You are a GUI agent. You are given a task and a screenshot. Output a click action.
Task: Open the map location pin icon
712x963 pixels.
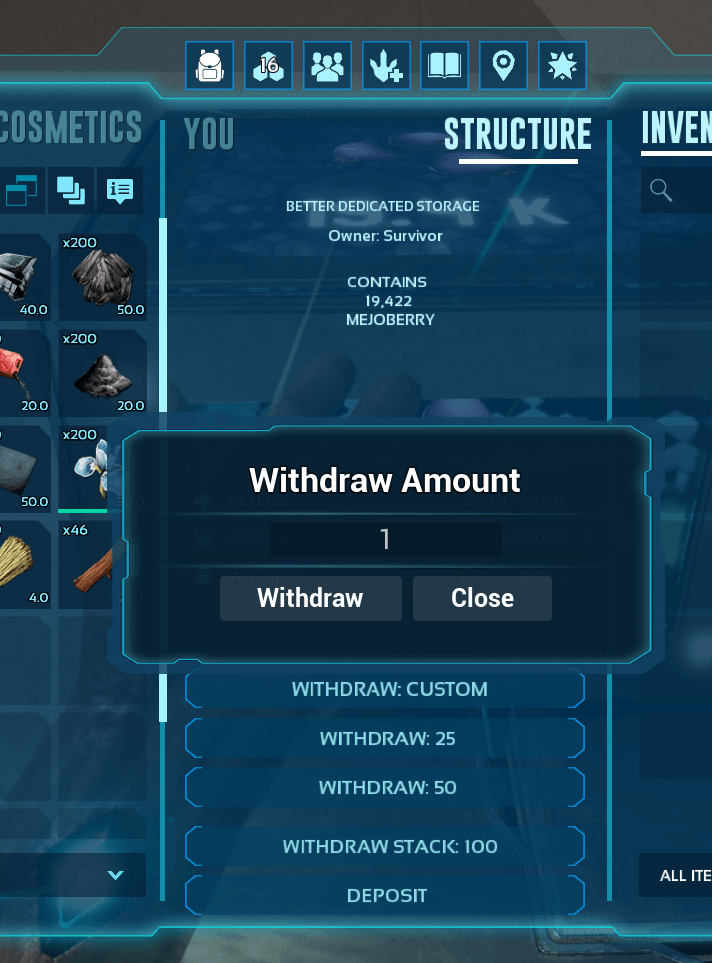point(503,66)
